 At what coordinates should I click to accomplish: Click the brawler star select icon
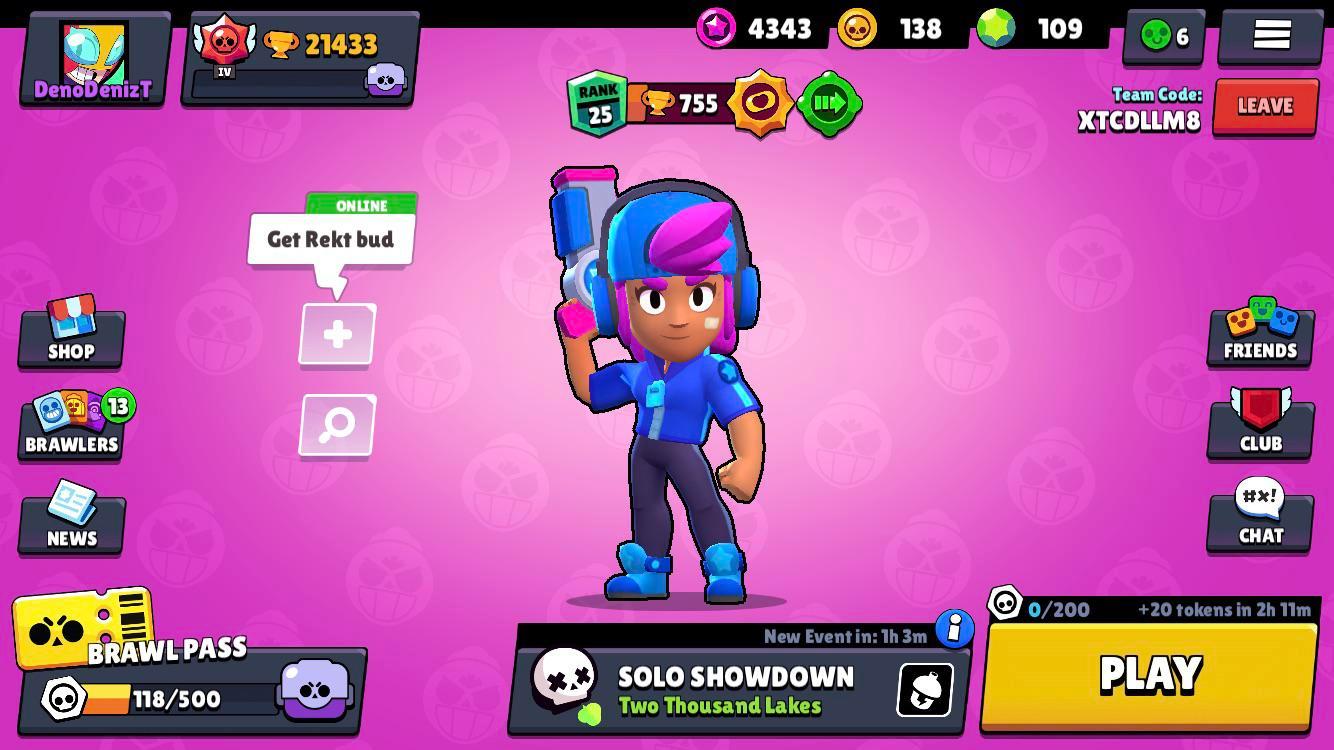762,103
